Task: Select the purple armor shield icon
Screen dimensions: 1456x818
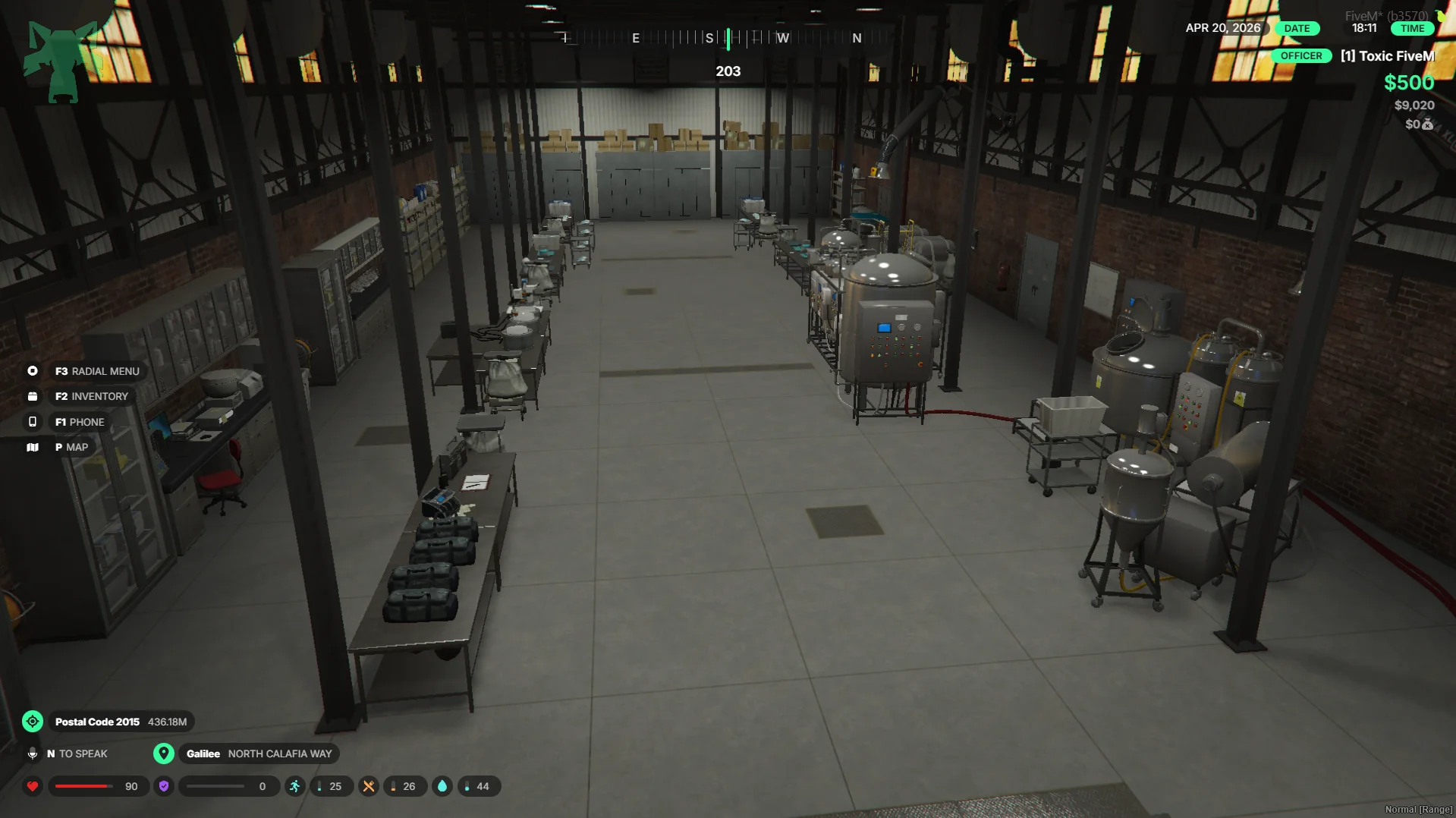Action: coord(164,786)
